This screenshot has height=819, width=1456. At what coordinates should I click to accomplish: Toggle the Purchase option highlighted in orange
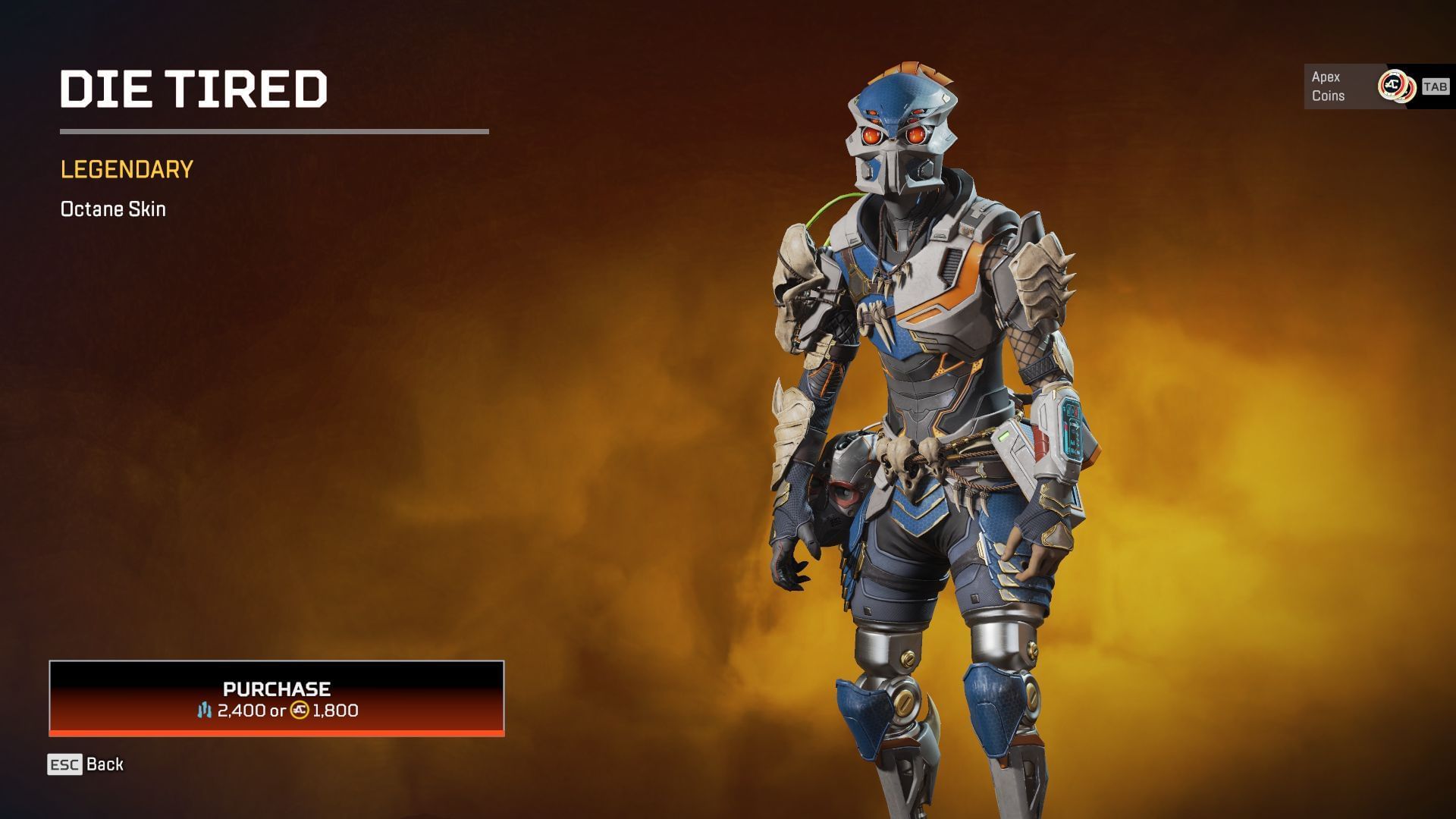(276, 699)
